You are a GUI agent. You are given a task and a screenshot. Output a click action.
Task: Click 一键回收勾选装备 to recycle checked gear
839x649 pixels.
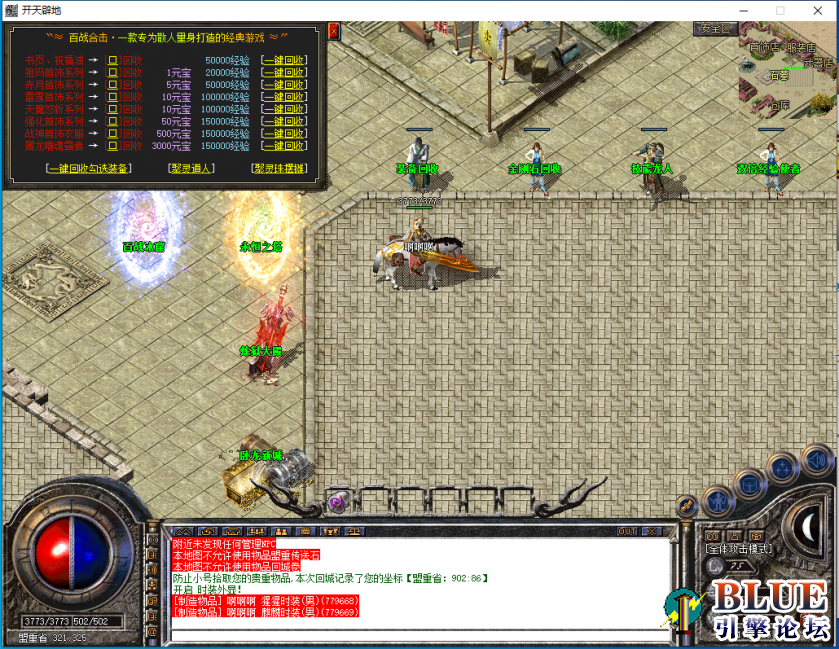88,169
